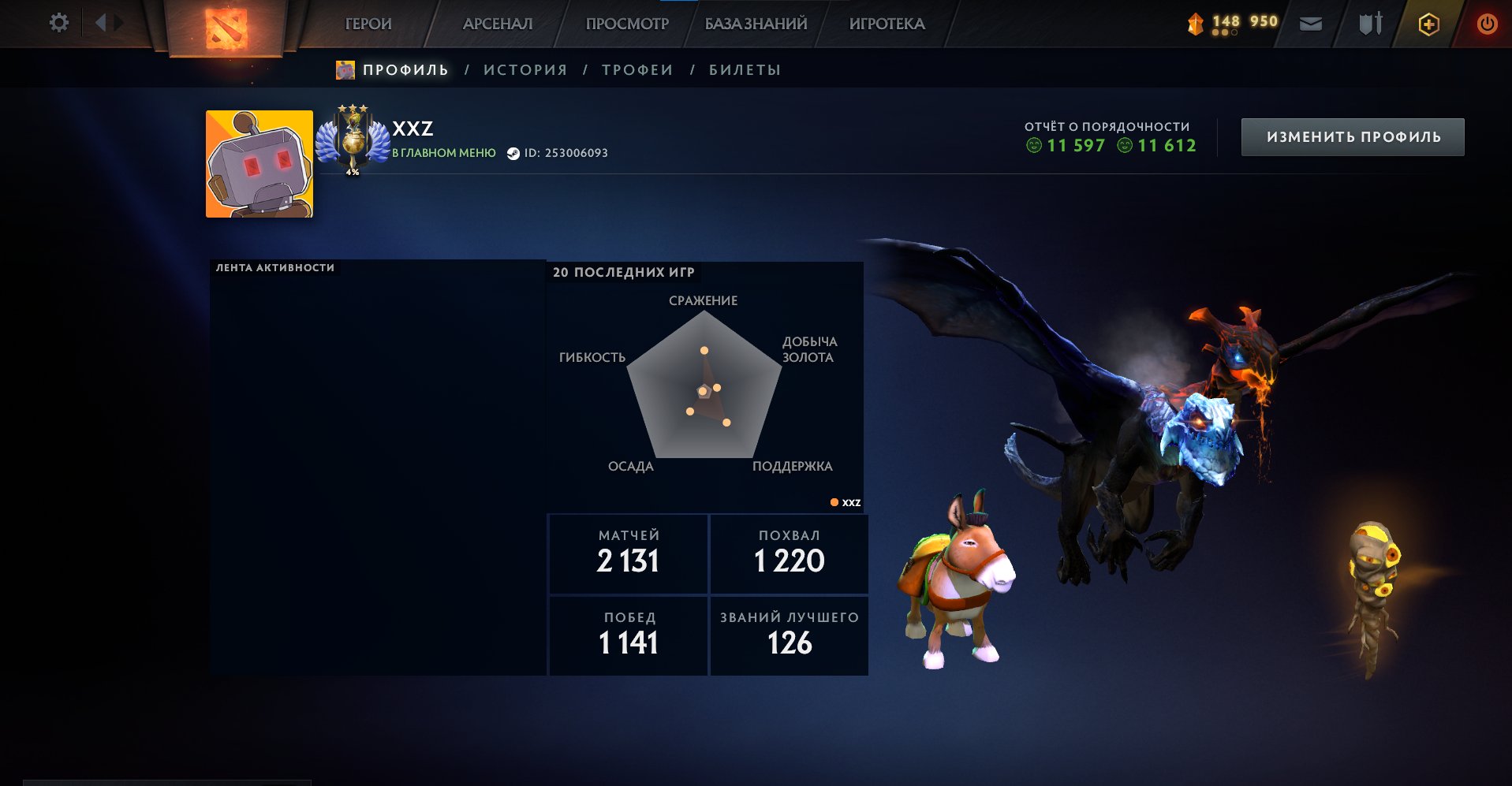Open the ТРОФЕИ tab
1512x786 pixels.
pyautogui.click(x=637, y=69)
